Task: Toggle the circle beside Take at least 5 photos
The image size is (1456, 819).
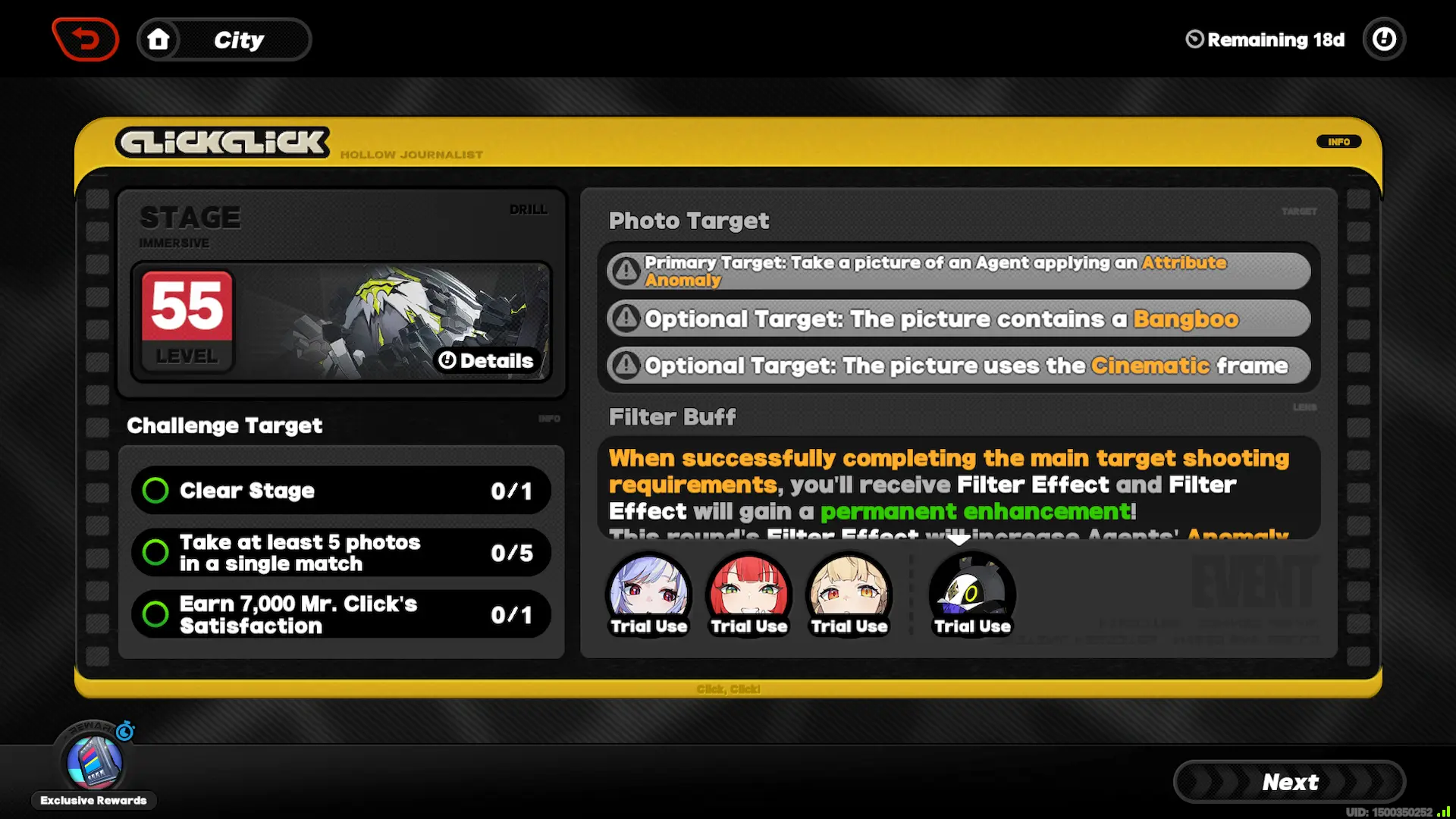Action: point(155,553)
